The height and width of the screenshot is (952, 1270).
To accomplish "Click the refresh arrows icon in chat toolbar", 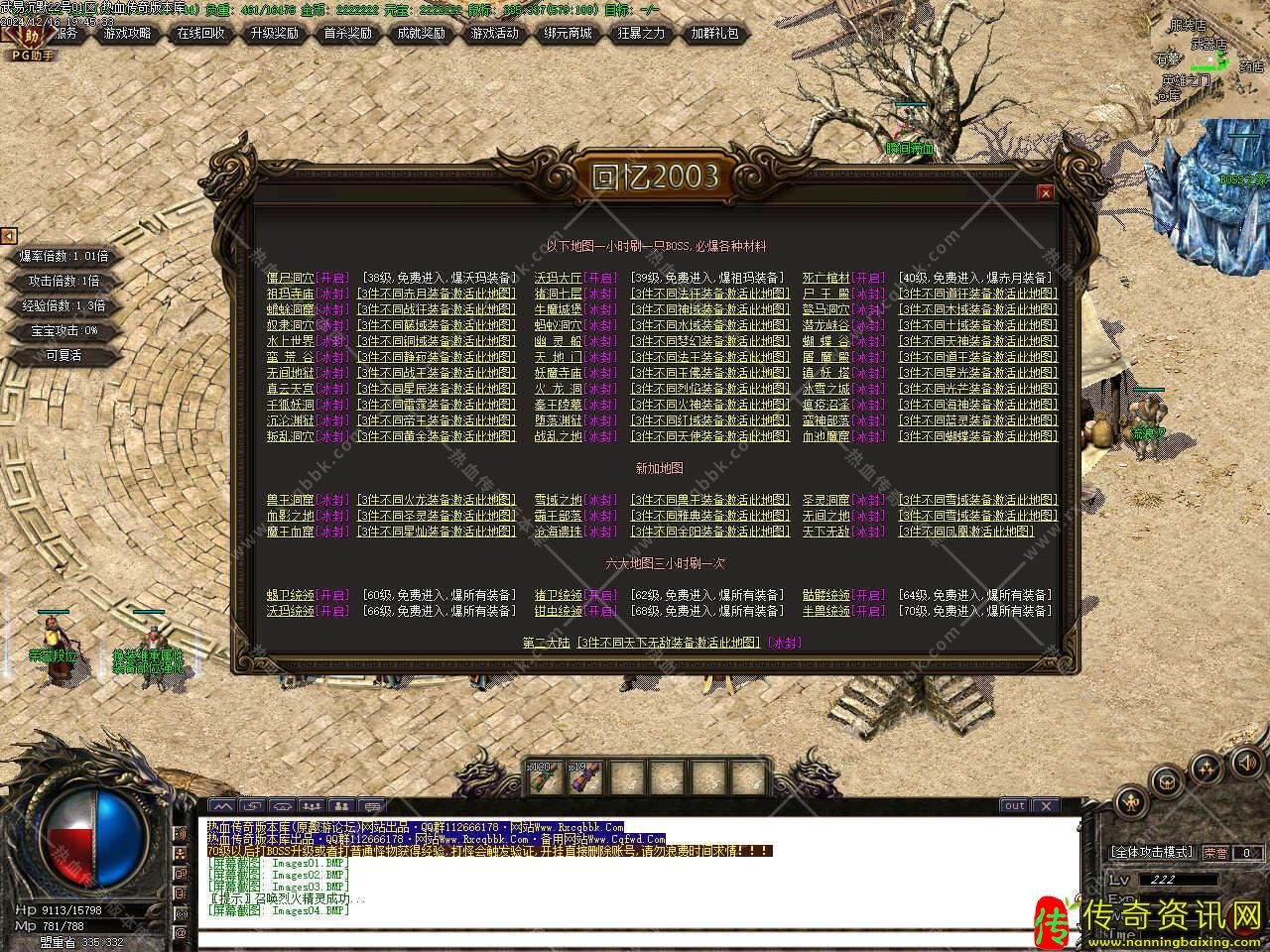I will tap(253, 807).
